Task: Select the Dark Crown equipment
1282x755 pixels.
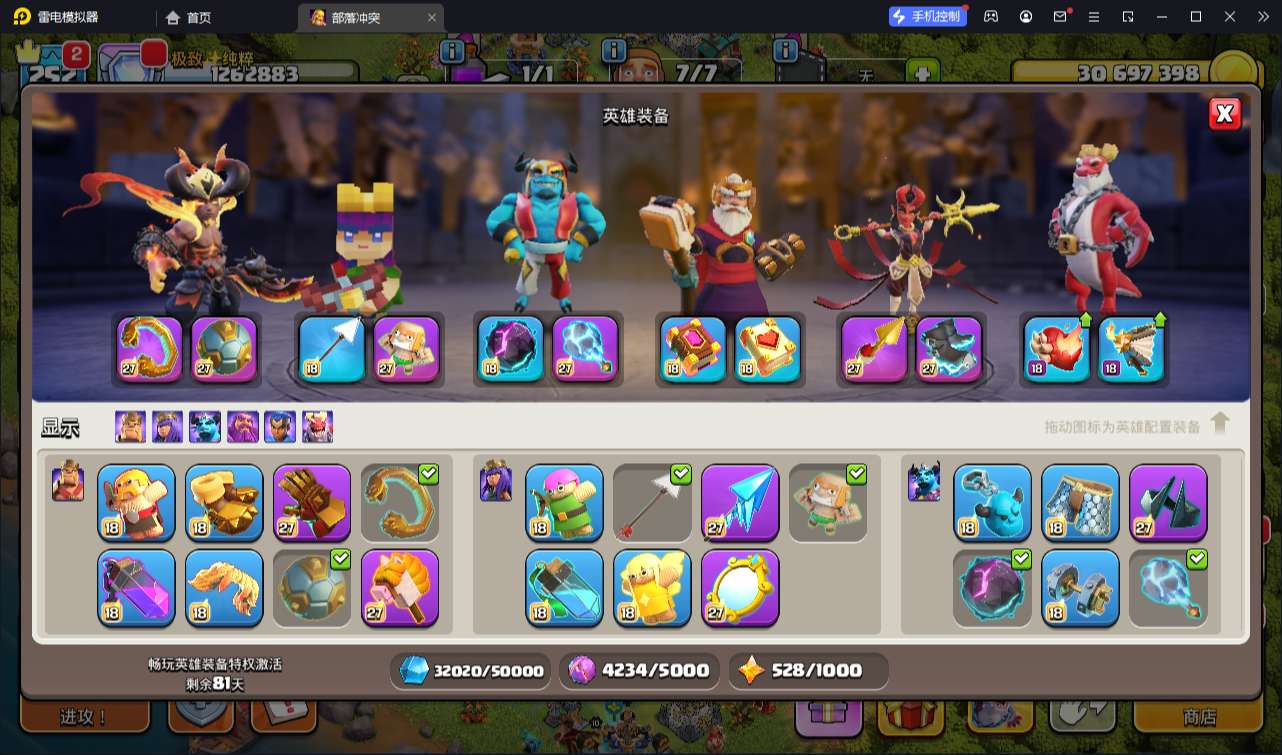Action: click(x=1168, y=500)
